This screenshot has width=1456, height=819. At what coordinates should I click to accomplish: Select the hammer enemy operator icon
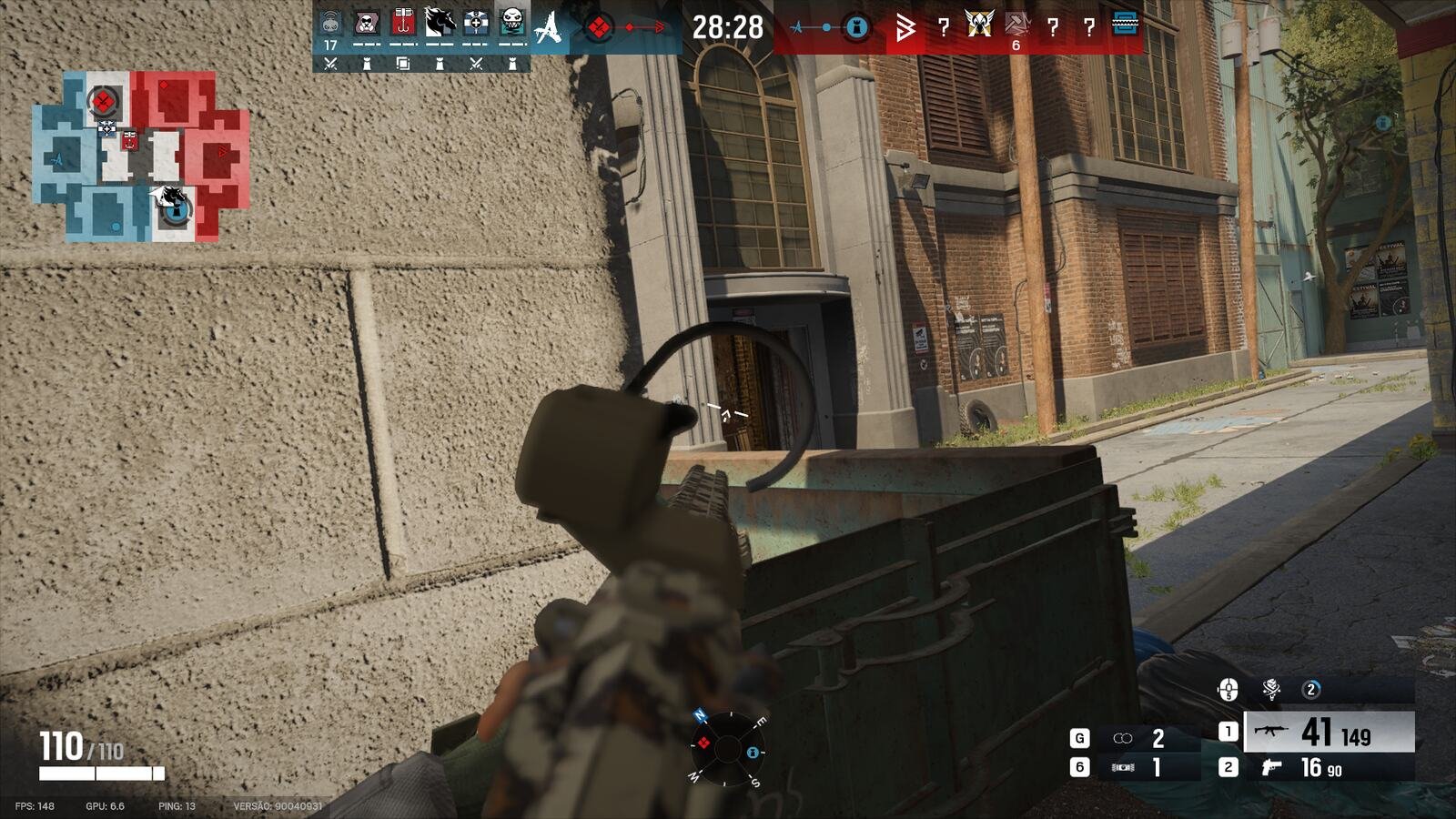click(1016, 24)
